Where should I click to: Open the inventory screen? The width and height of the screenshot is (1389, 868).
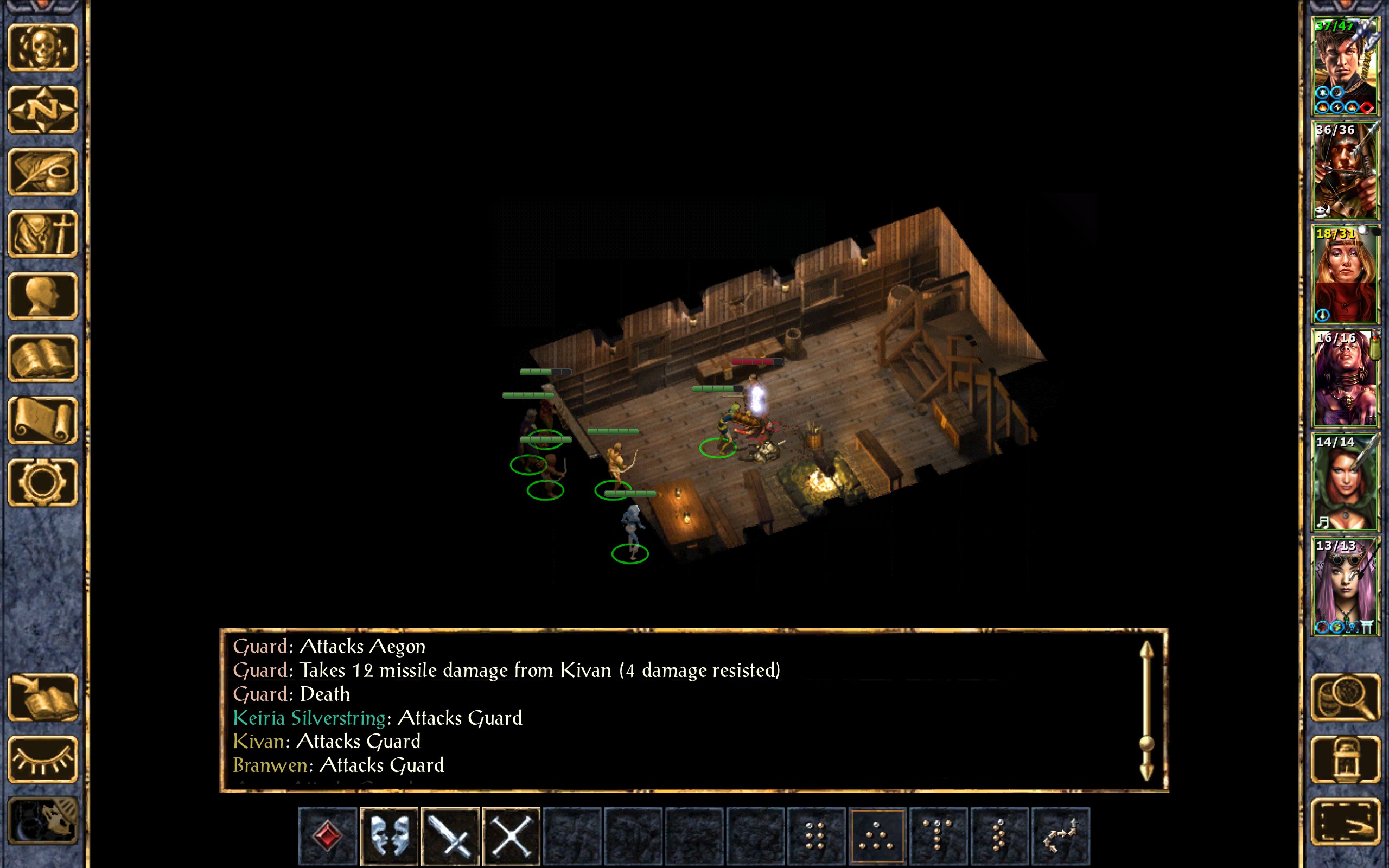coord(43,234)
